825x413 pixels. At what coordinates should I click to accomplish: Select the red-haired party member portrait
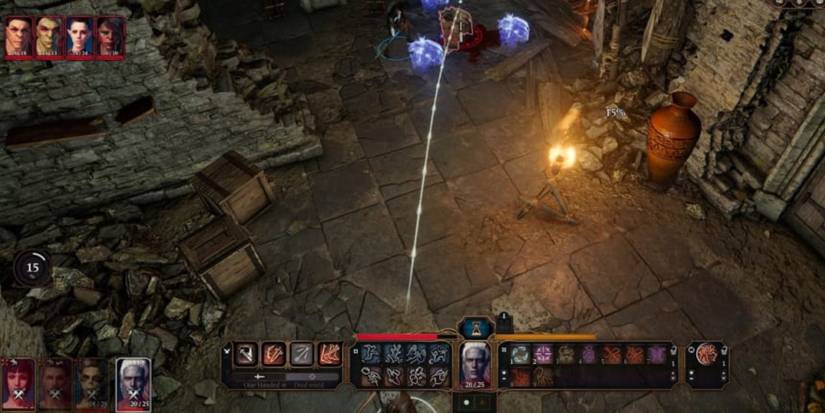[x=19, y=381]
